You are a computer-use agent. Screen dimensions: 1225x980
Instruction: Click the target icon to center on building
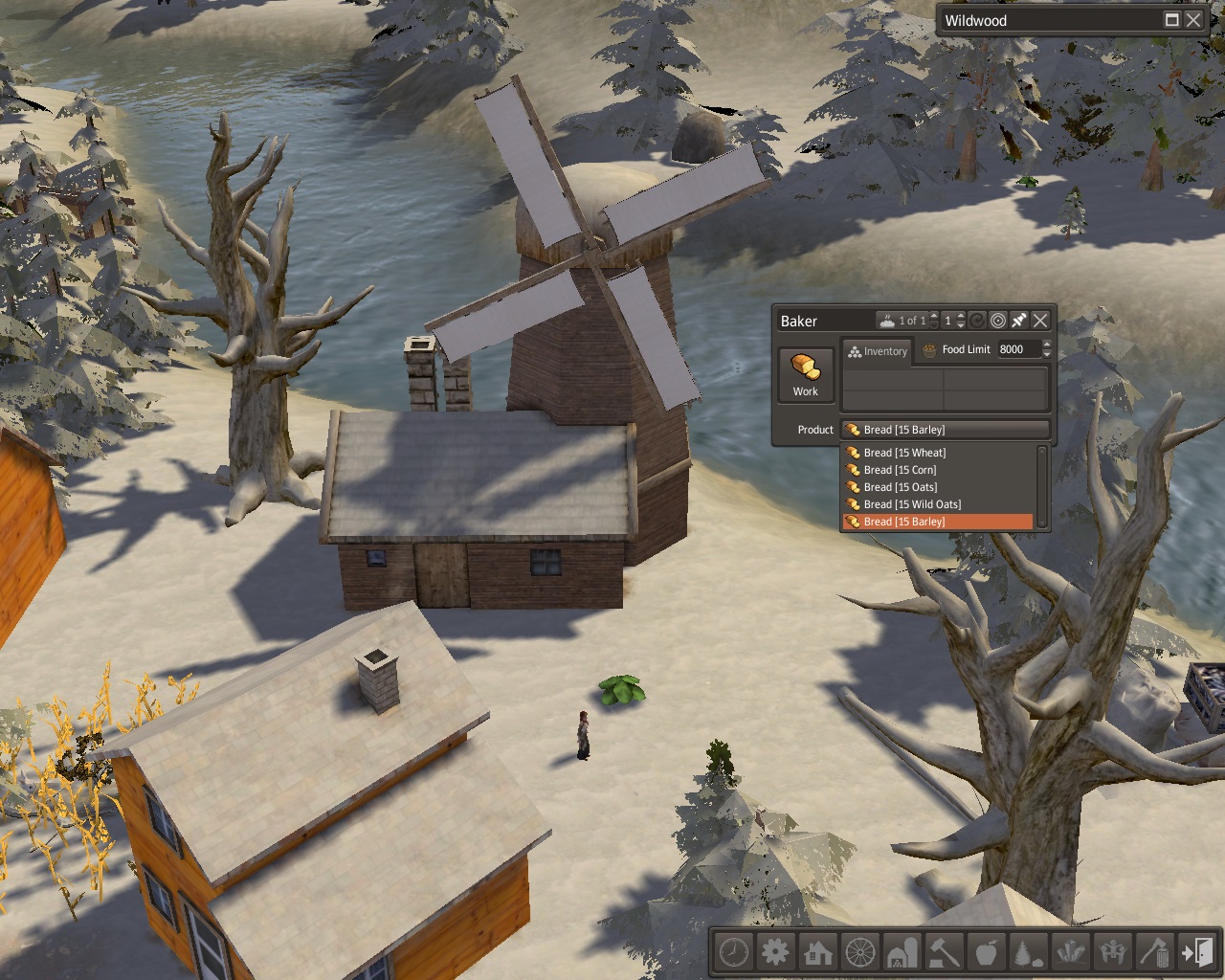tap(998, 321)
